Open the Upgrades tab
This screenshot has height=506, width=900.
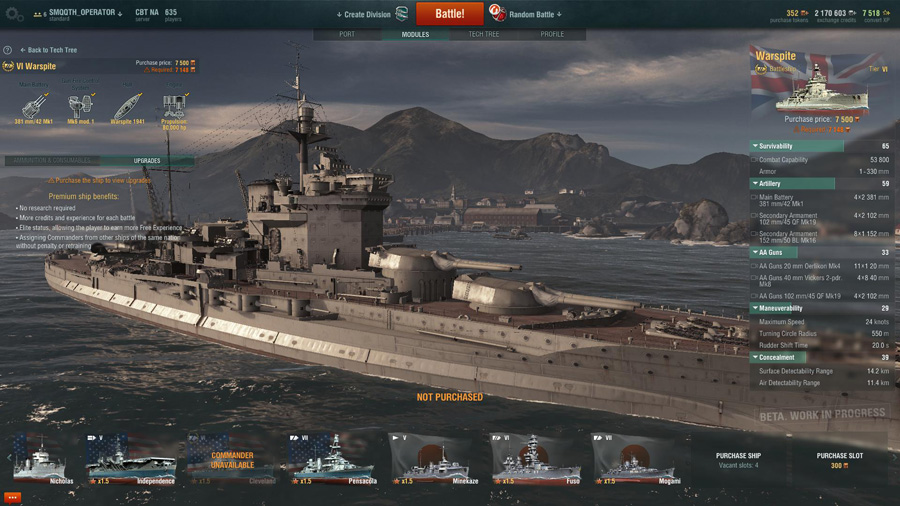click(x=147, y=160)
